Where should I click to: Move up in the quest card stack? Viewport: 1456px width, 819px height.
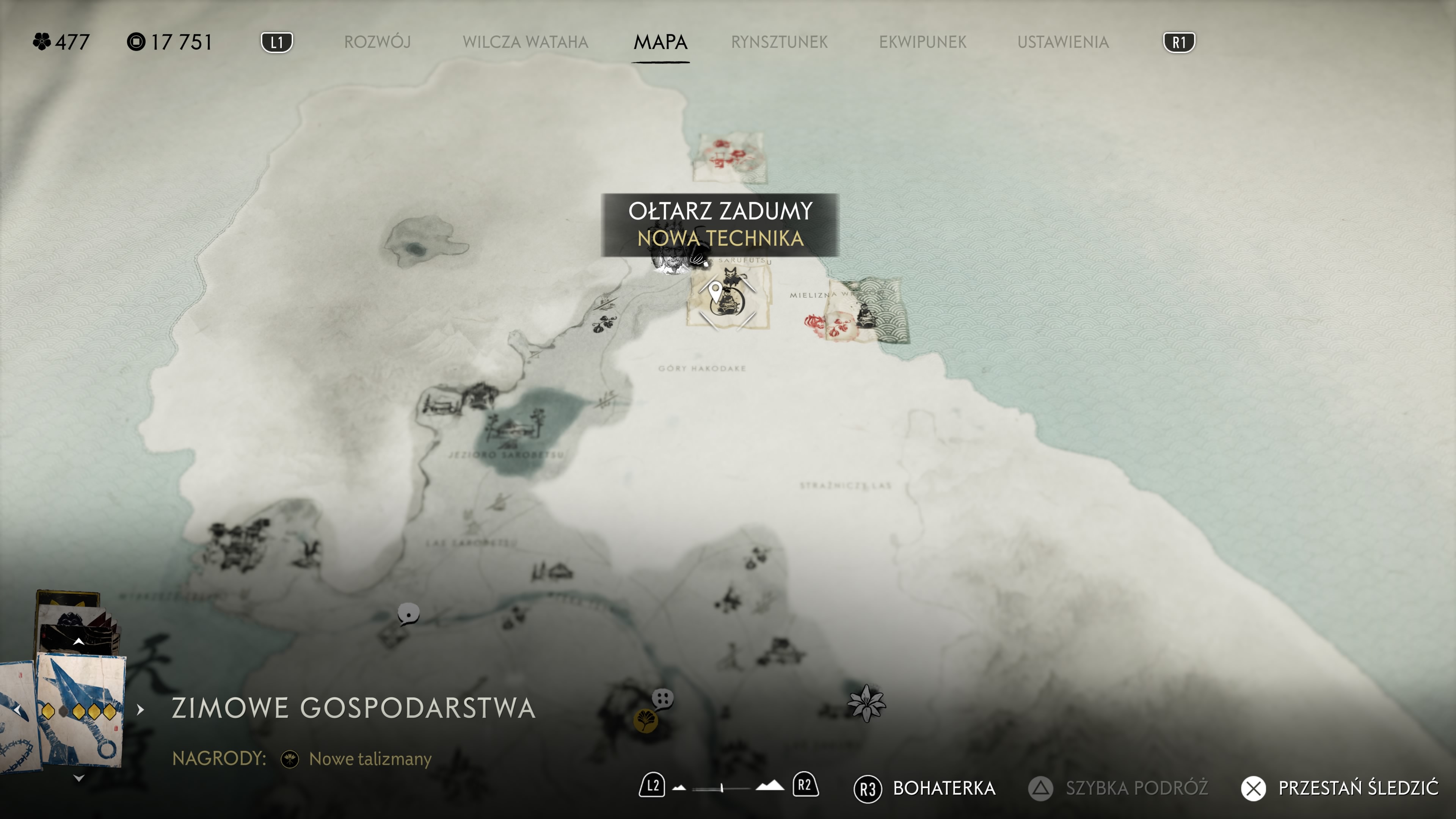(x=78, y=642)
